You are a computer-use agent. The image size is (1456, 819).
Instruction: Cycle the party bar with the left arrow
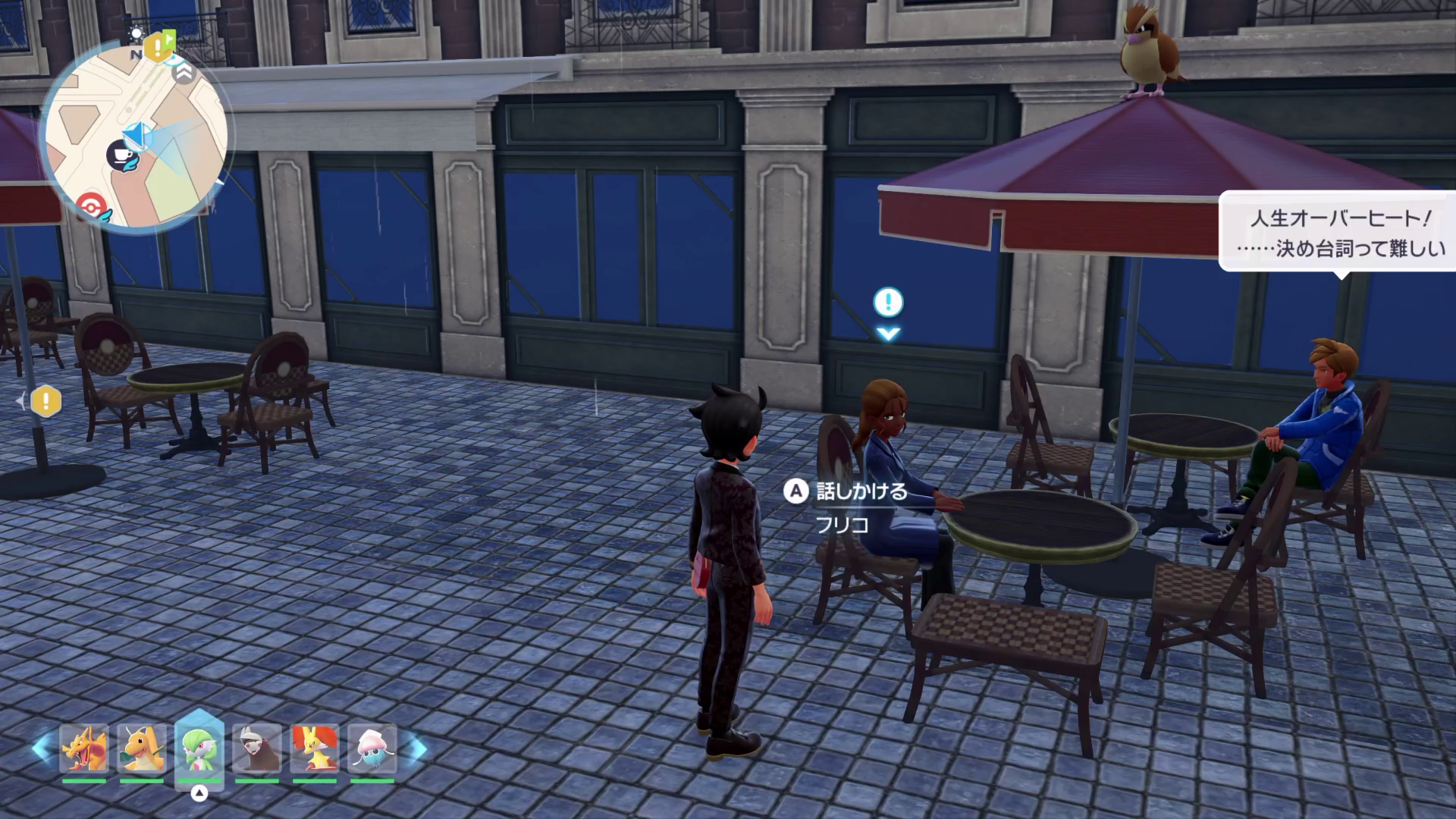click(x=40, y=748)
